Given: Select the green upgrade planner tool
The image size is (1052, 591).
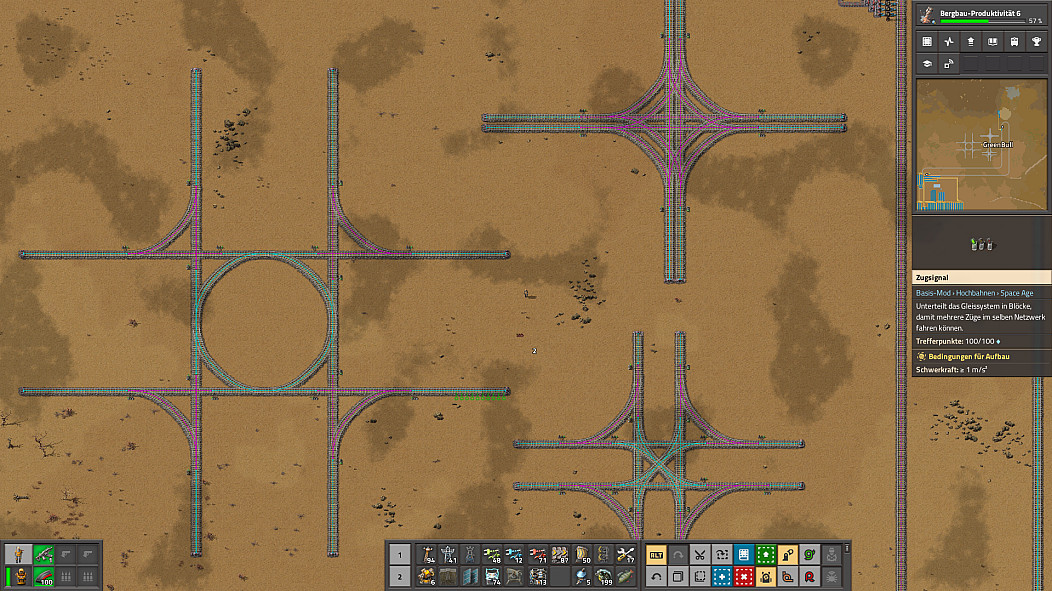Looking at the screenshot, I should click(x=765, y=554).
